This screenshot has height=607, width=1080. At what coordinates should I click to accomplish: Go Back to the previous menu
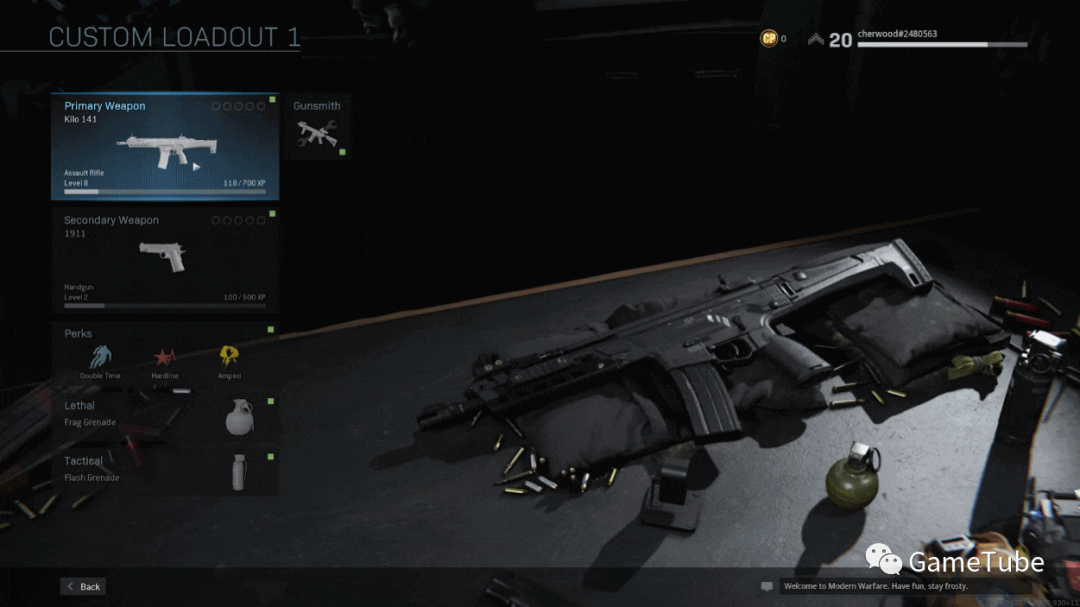tap(83, 586)
